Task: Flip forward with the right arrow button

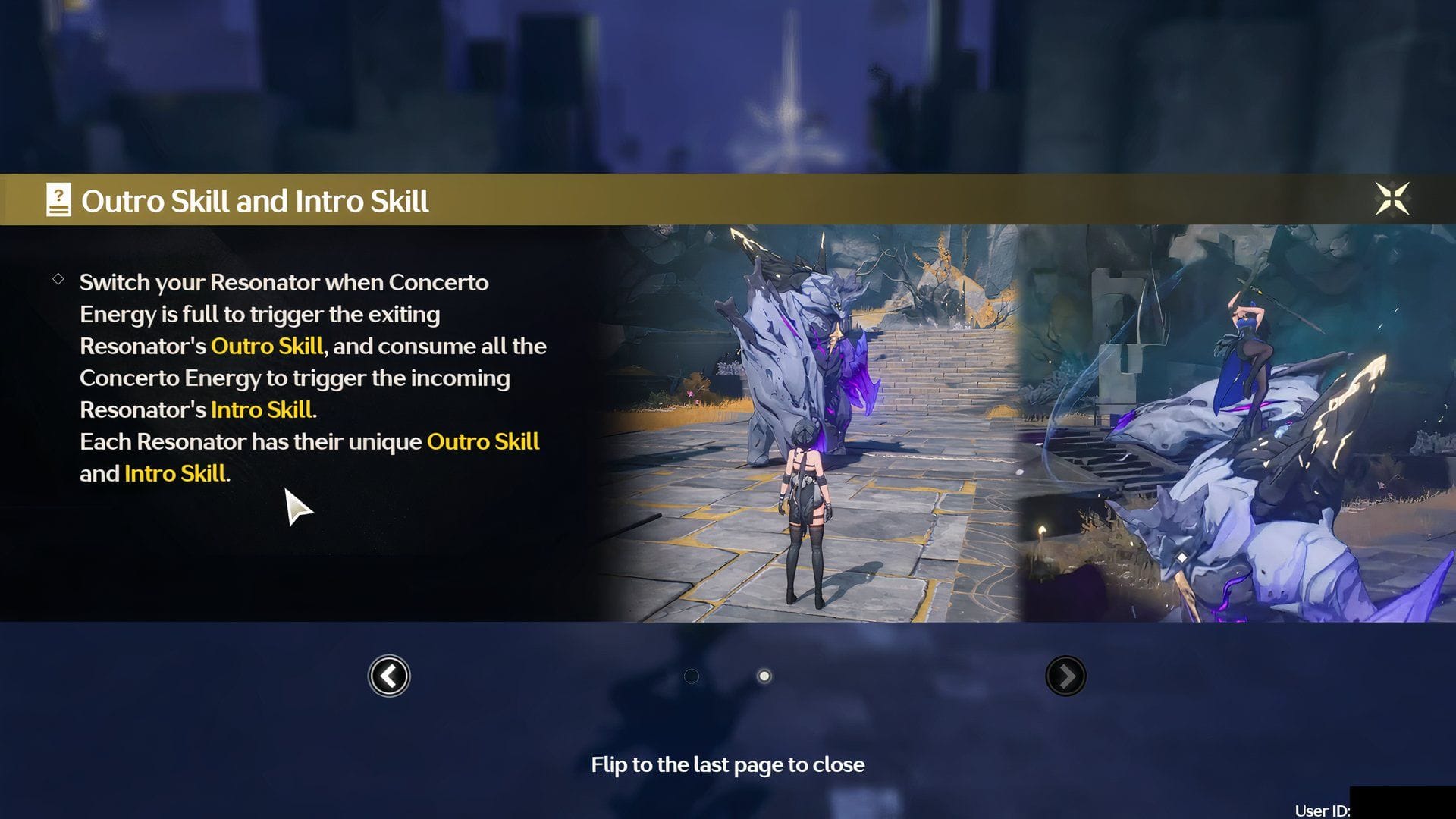Action: tap(1065, 676)
